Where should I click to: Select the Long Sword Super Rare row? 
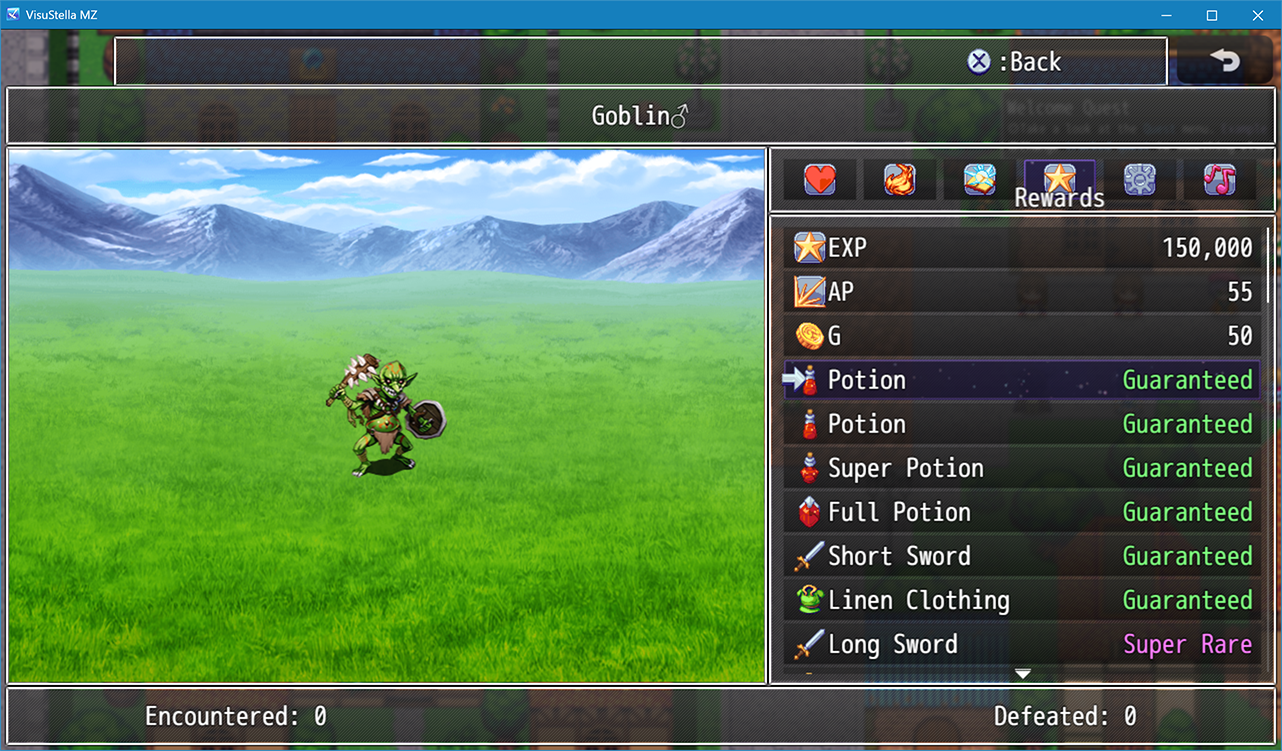point(1022,644)
